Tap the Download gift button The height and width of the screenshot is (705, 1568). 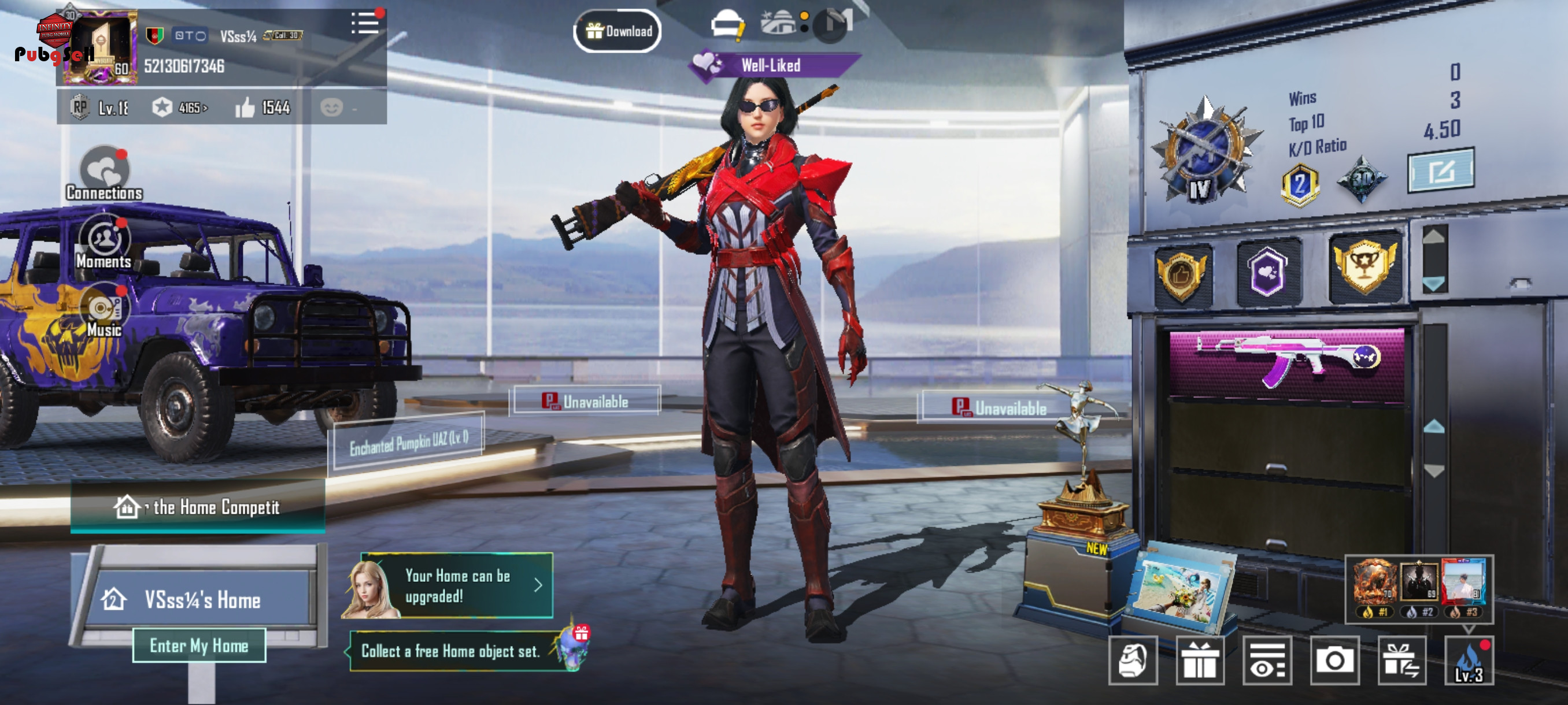(x=618, y=31)
